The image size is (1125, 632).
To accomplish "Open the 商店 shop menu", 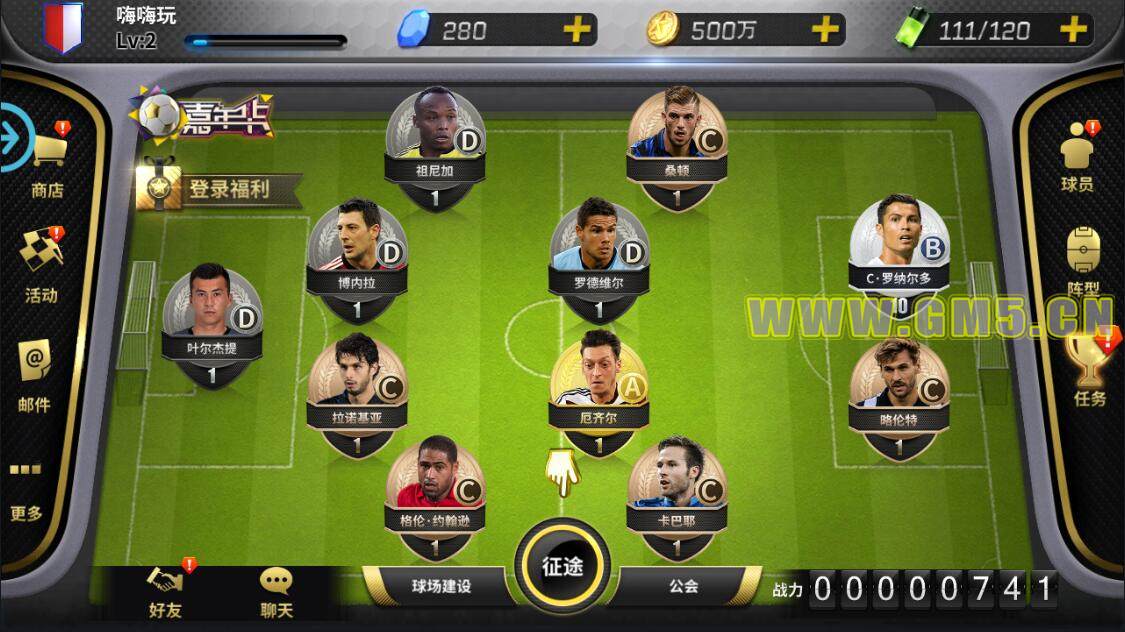I will pos(47,160).
